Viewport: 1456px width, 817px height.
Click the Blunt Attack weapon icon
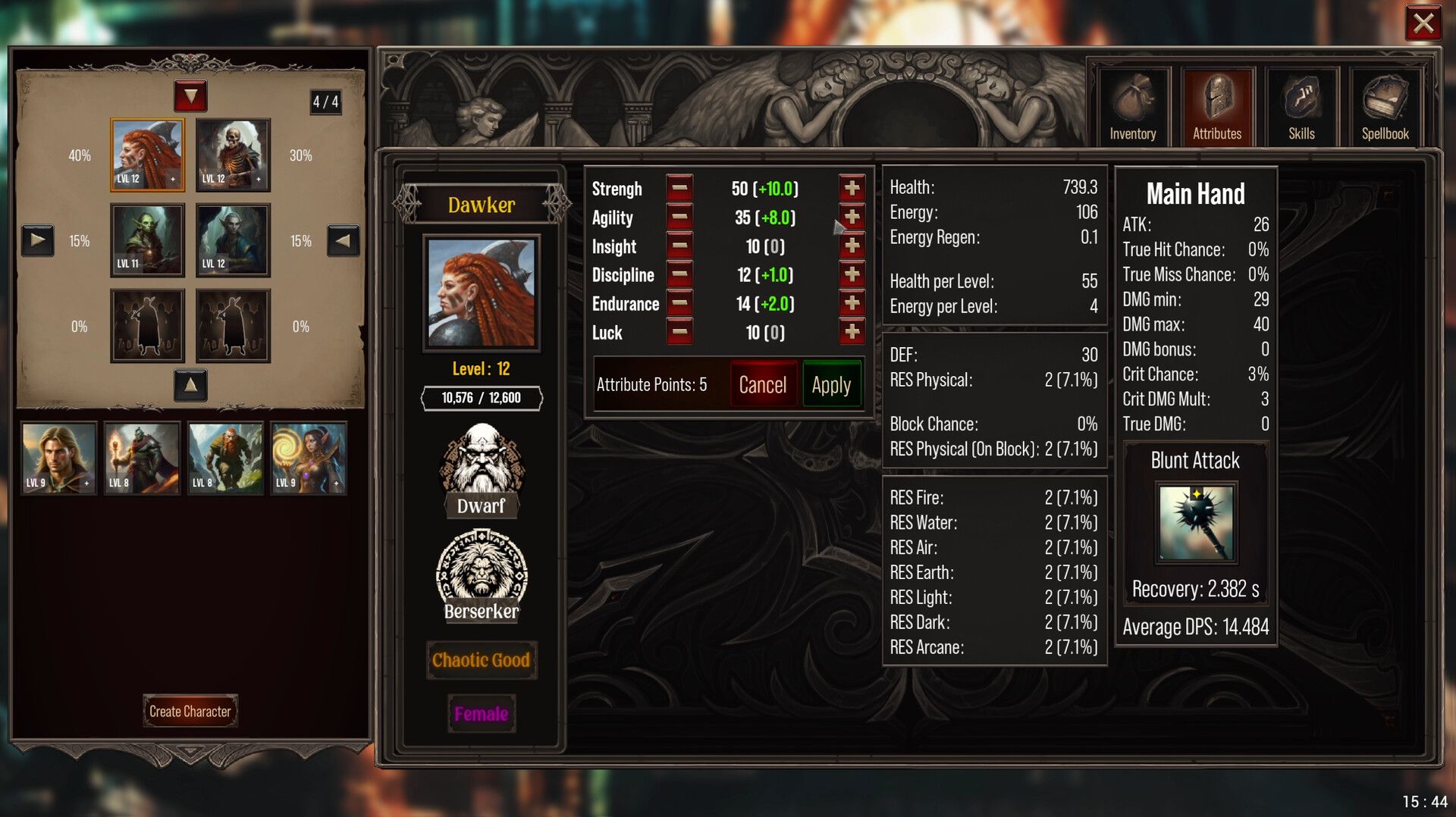coord(1194,523)
